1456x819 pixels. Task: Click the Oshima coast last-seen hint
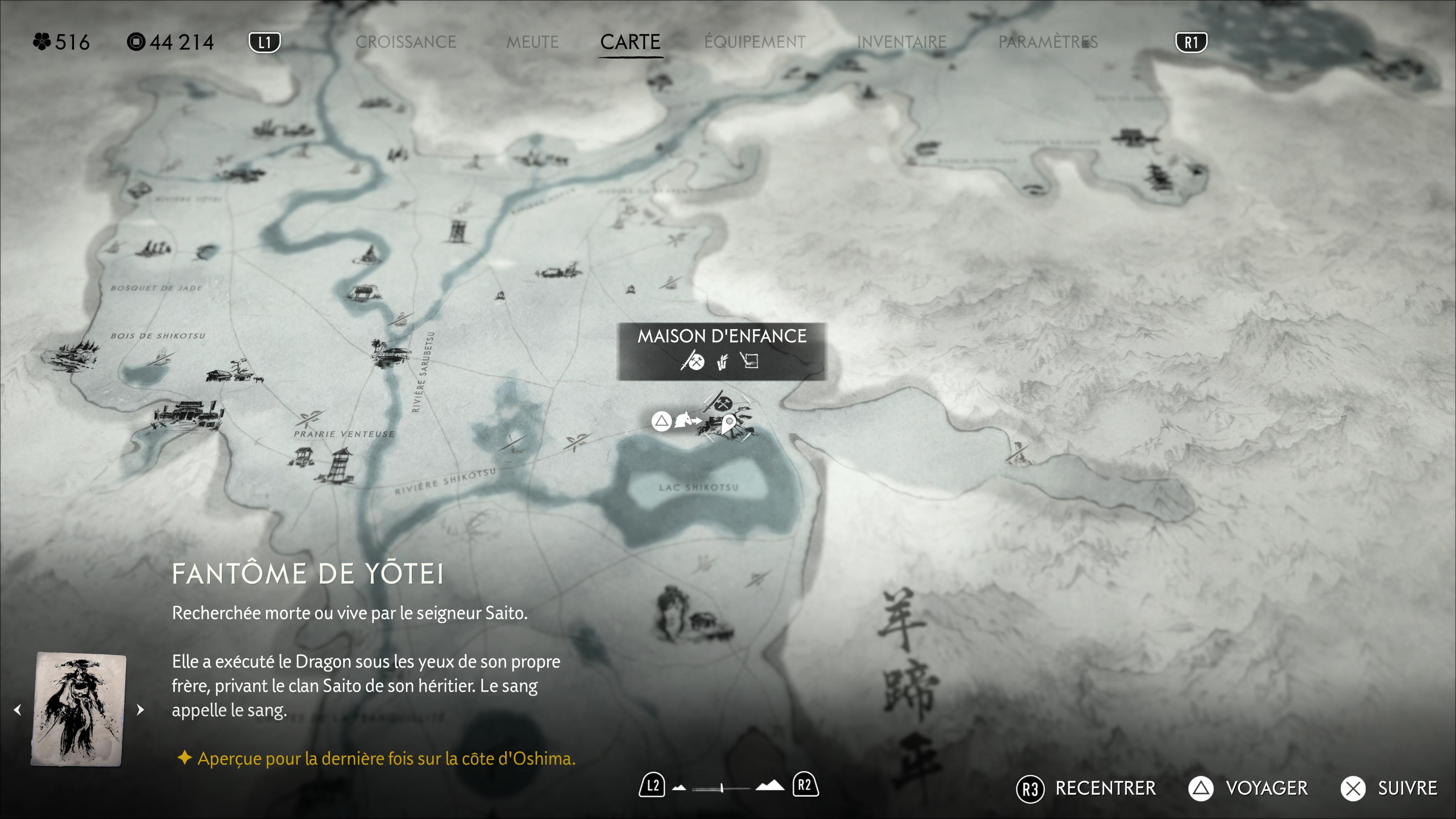[x=386, y=758]
